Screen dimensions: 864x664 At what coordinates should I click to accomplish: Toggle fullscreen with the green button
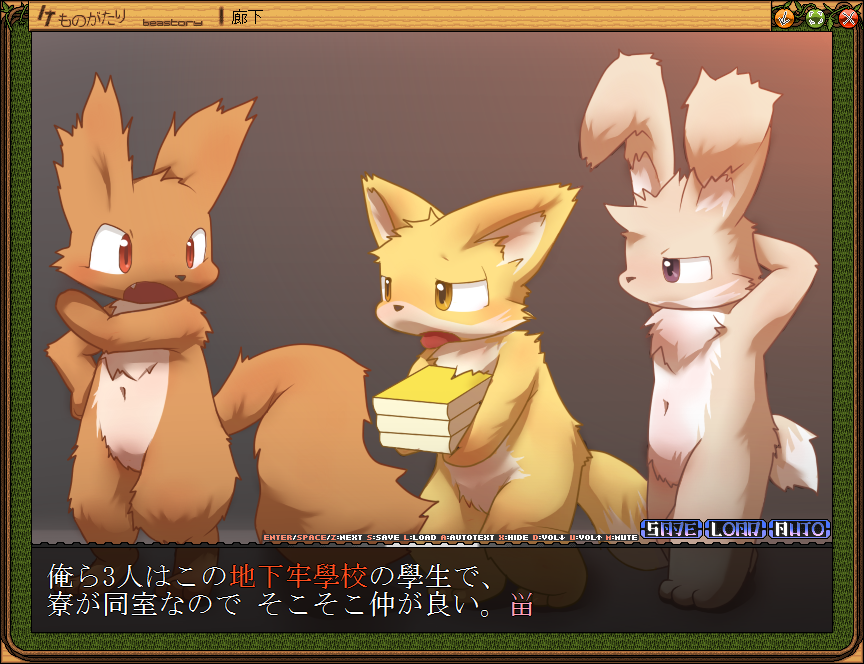(x=816, y=17)
